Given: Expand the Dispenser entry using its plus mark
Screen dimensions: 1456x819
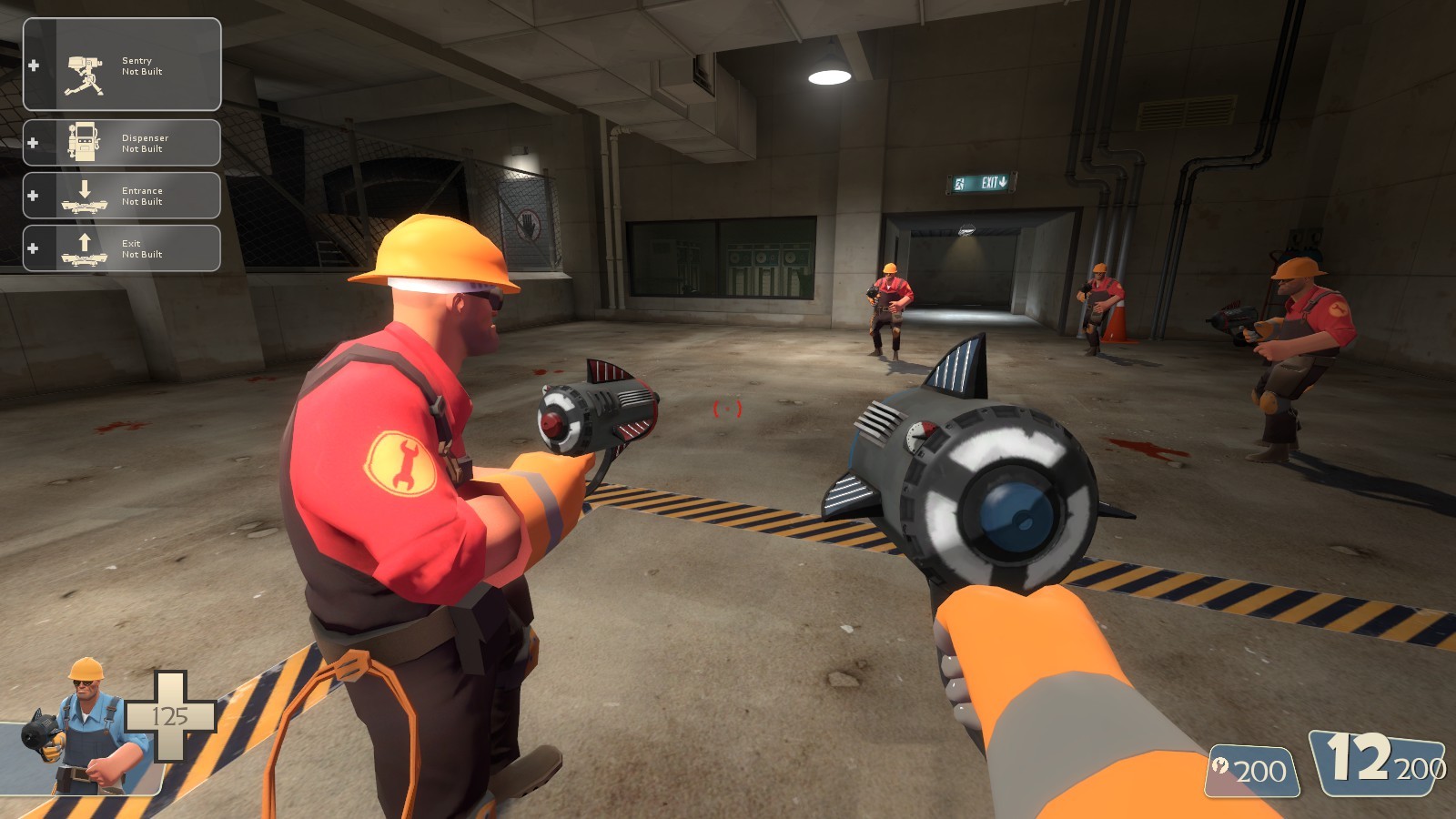Looking at the screenshot, I should (34, 141).
